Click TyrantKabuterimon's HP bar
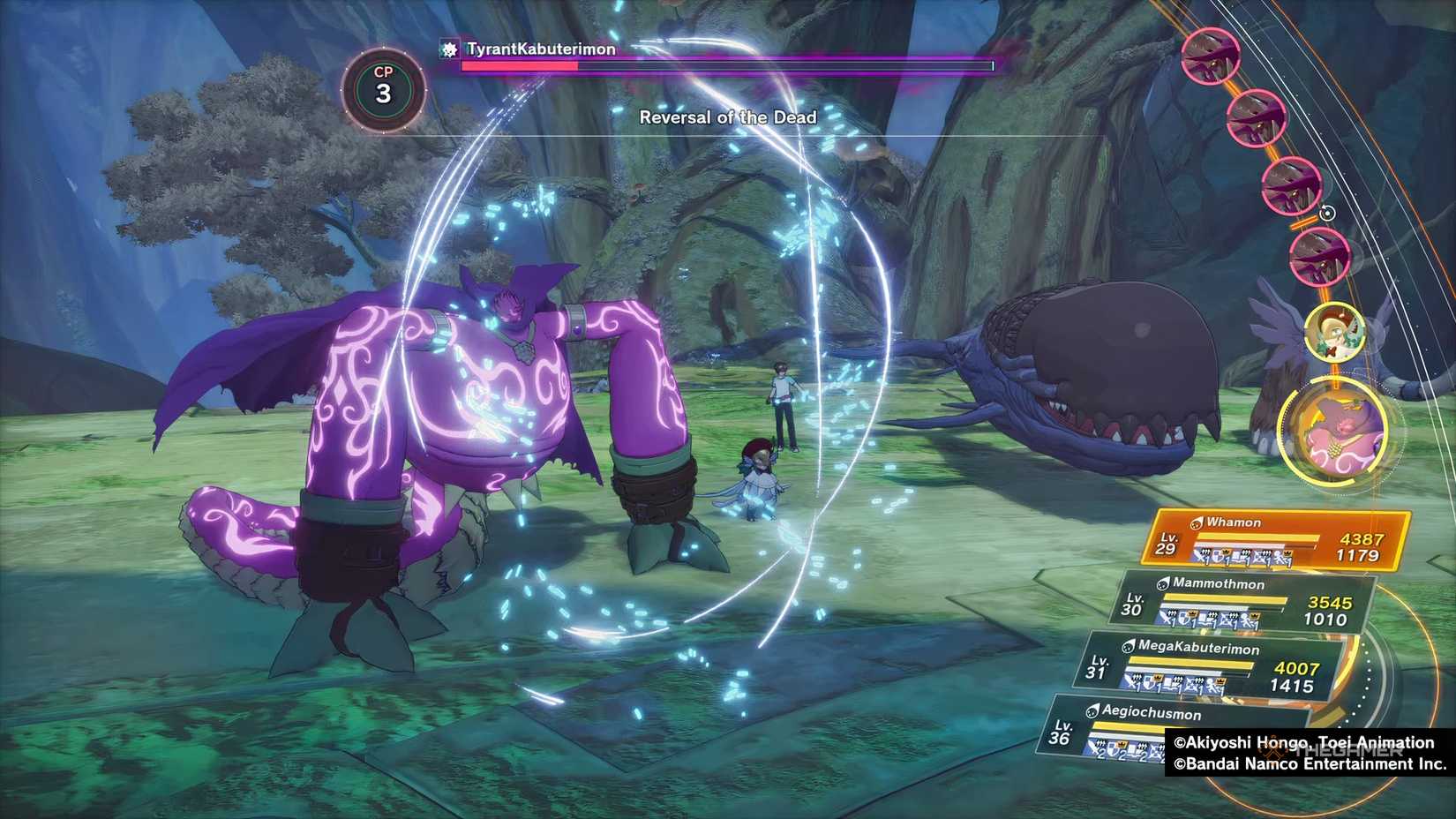 724,65
